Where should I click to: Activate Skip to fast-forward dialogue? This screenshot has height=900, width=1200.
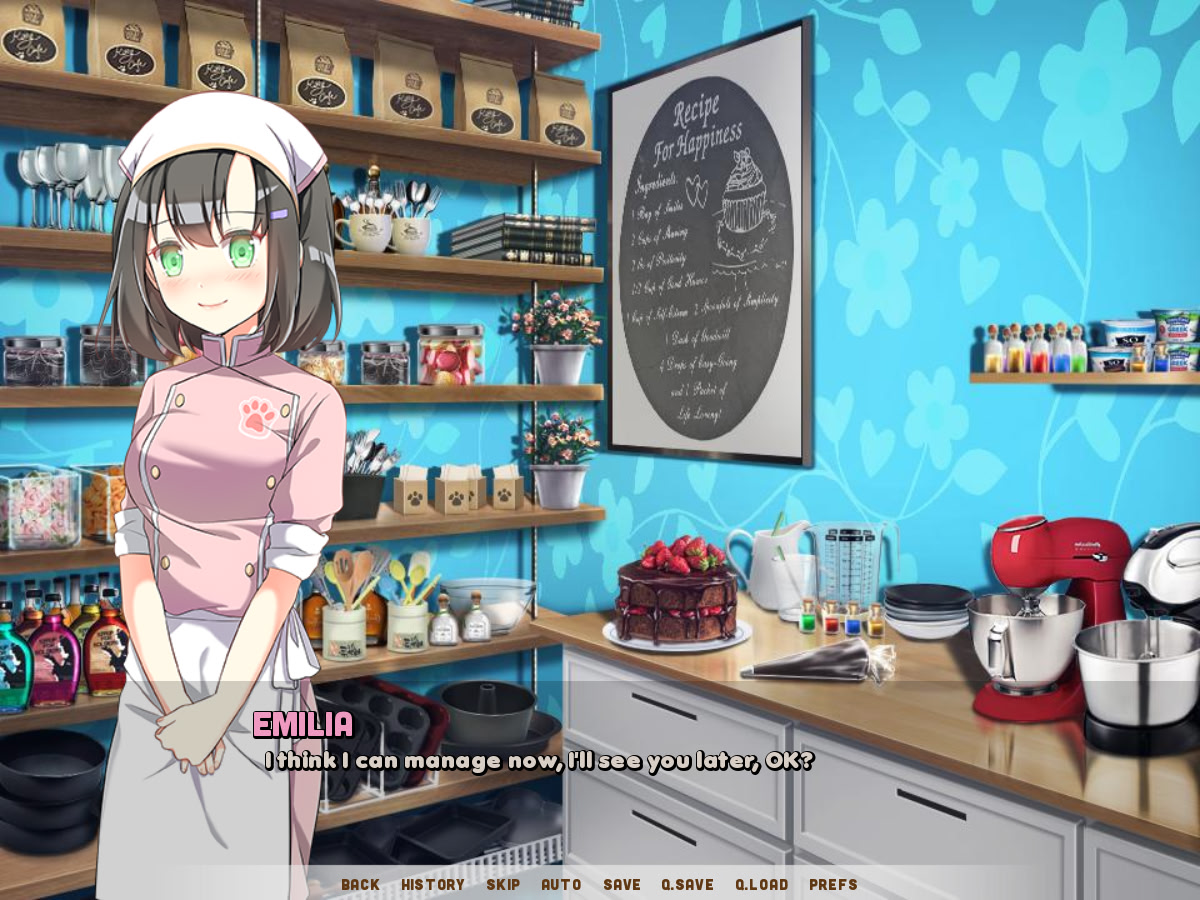coord(503,884)
